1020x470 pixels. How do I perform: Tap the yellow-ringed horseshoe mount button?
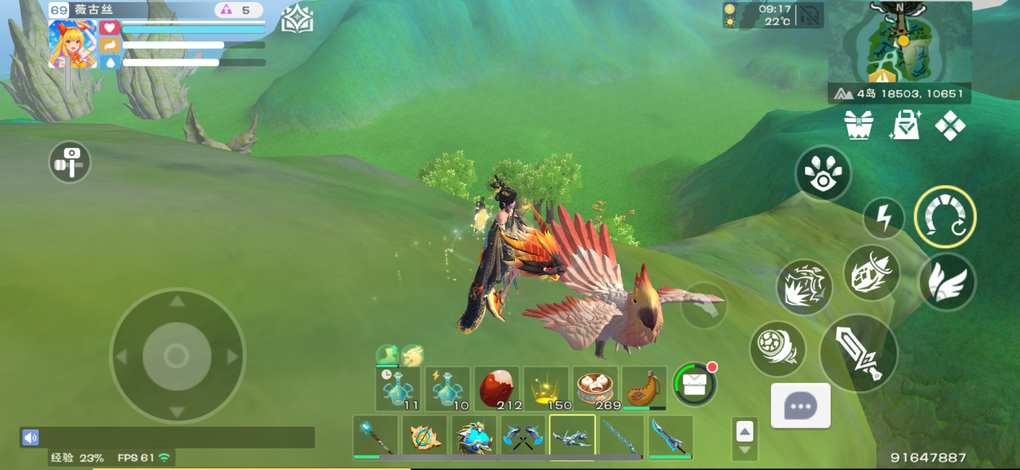[x=945, y=217]
